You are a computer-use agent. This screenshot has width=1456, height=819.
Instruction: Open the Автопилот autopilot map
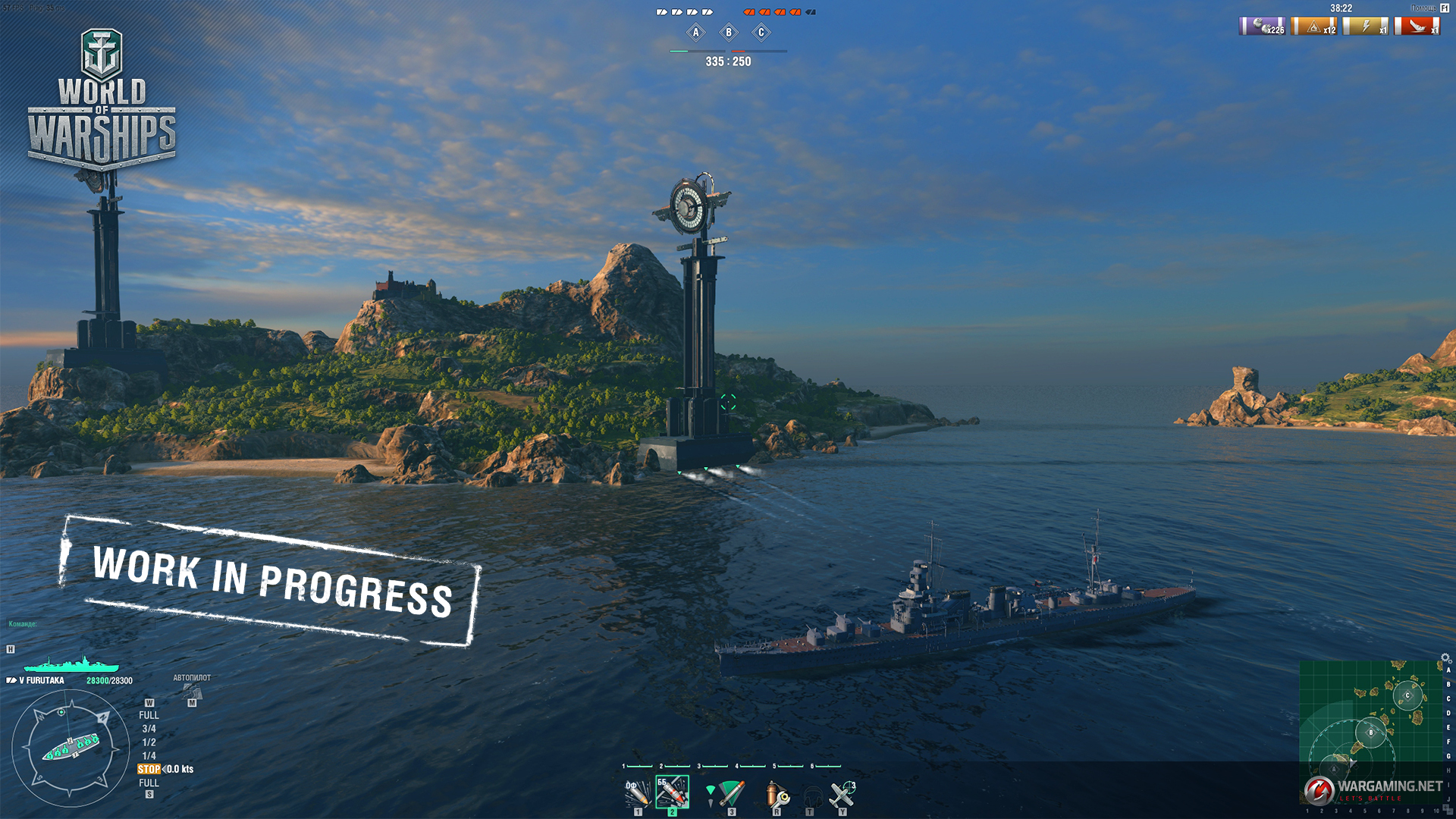(192, 691)
